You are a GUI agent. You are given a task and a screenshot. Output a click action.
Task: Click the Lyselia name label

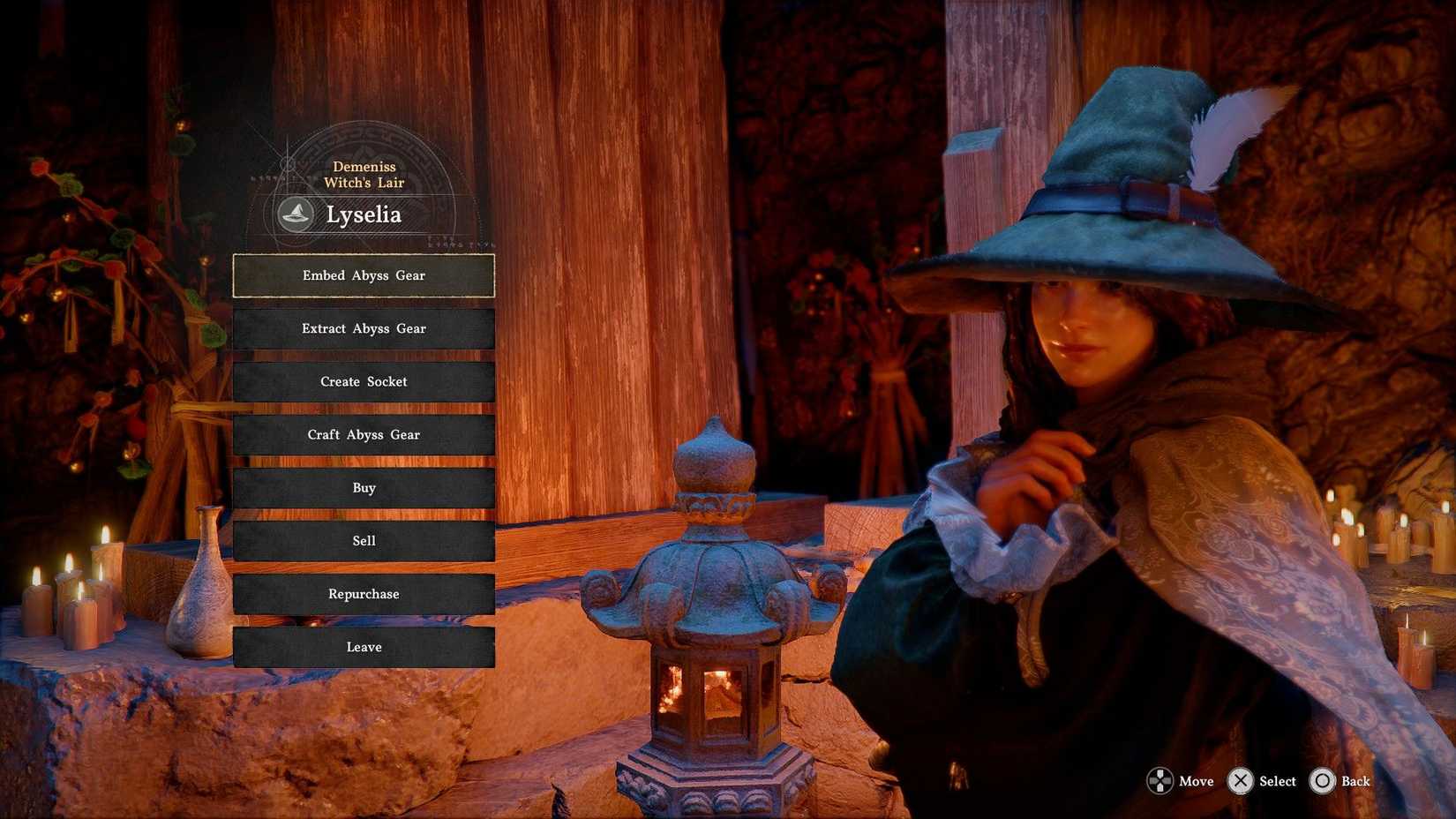tap(364, 214)
